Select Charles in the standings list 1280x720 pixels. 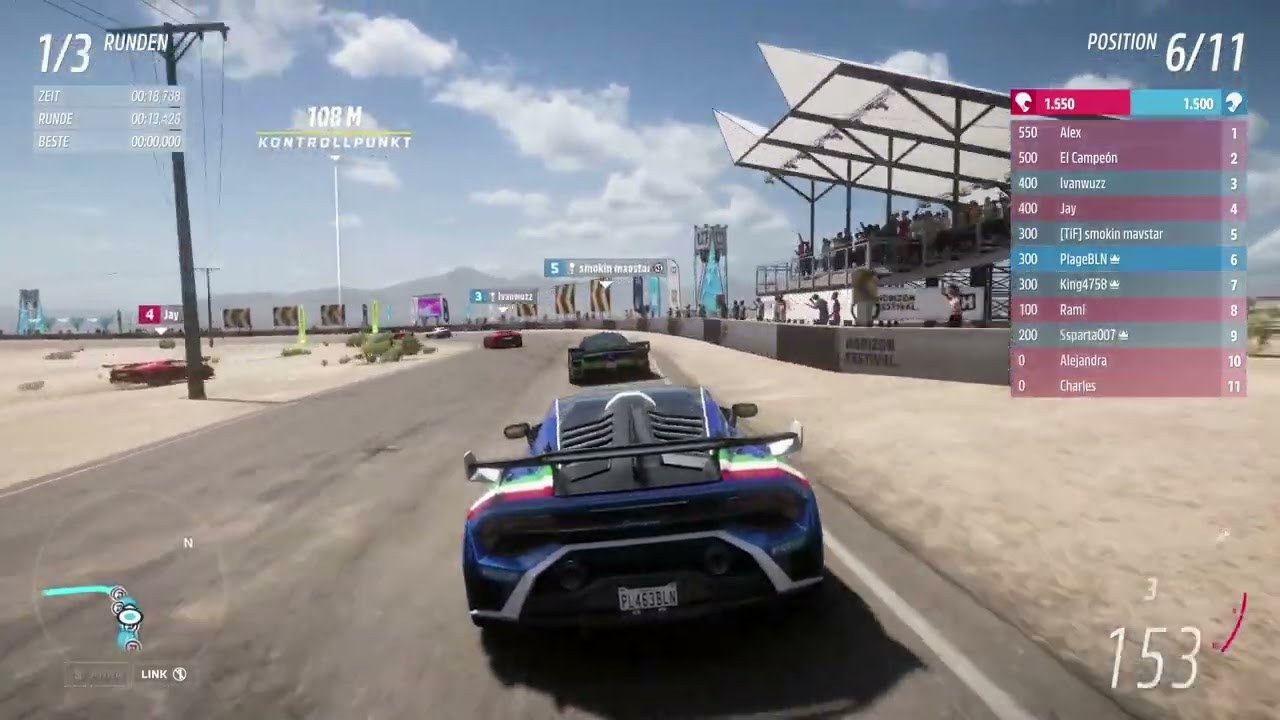coord(1127,386)
